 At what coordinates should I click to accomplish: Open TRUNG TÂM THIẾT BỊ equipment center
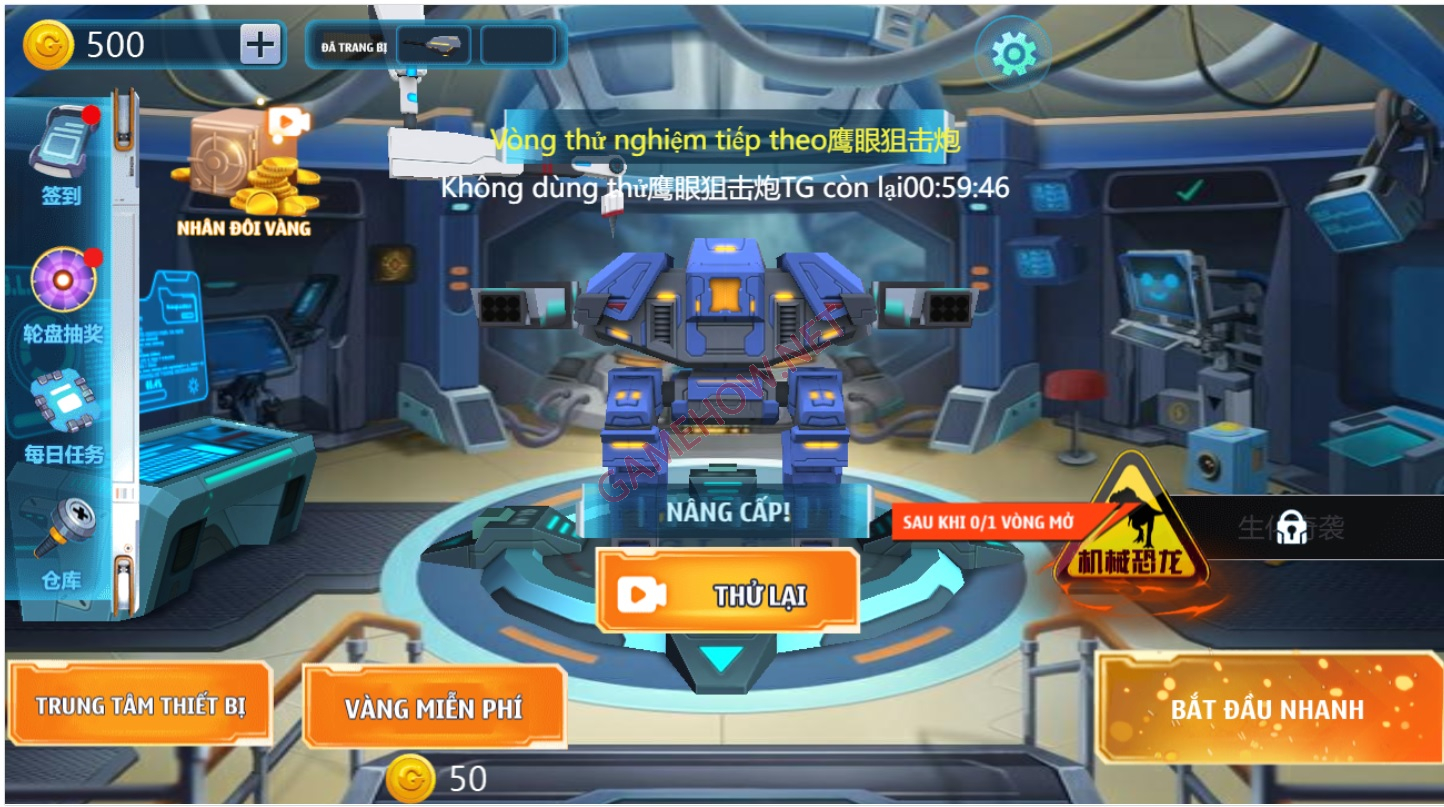[143, 708]
